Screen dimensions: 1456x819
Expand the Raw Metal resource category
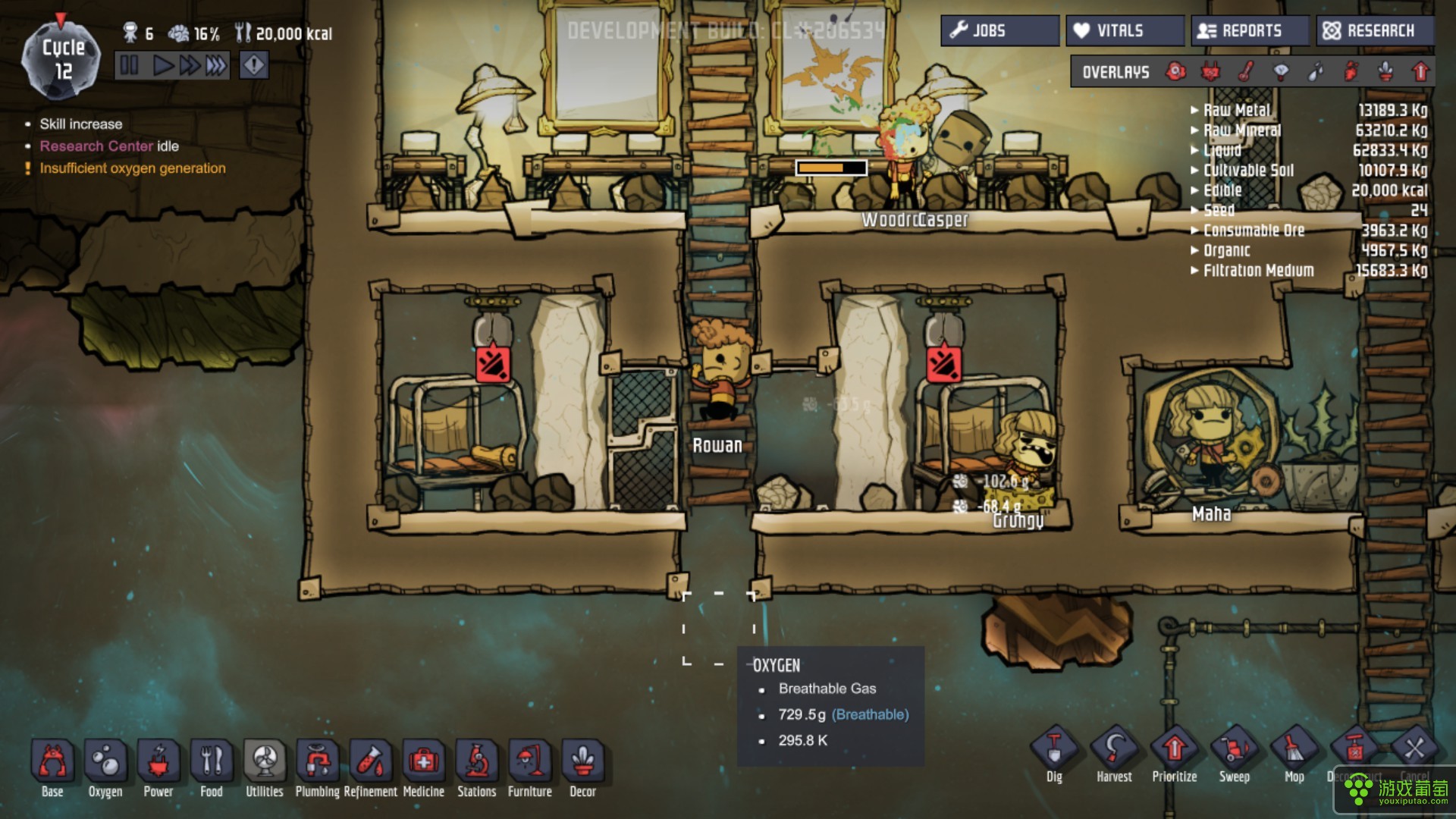pos(1236,111)
